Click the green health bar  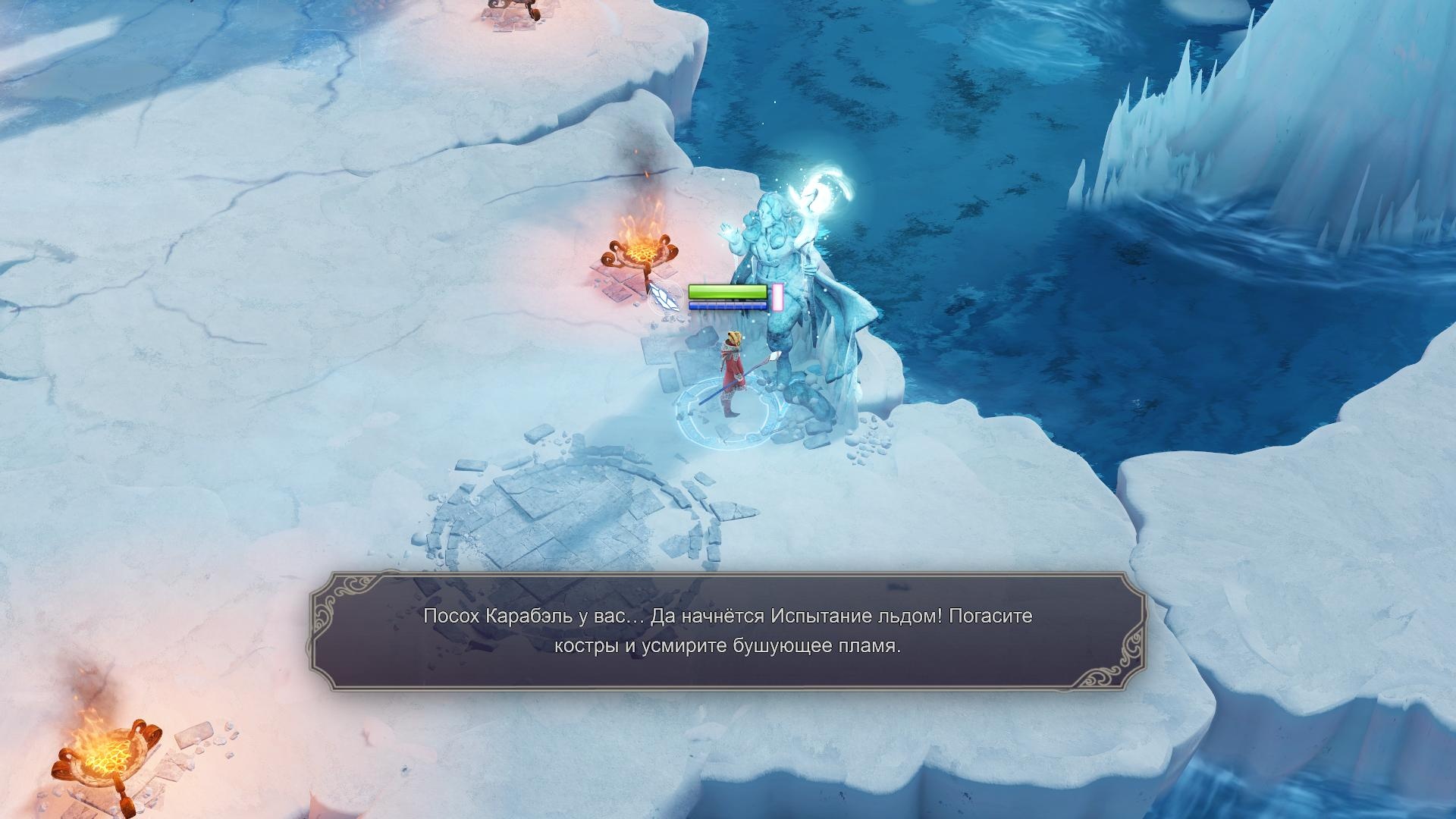(726, 291)
